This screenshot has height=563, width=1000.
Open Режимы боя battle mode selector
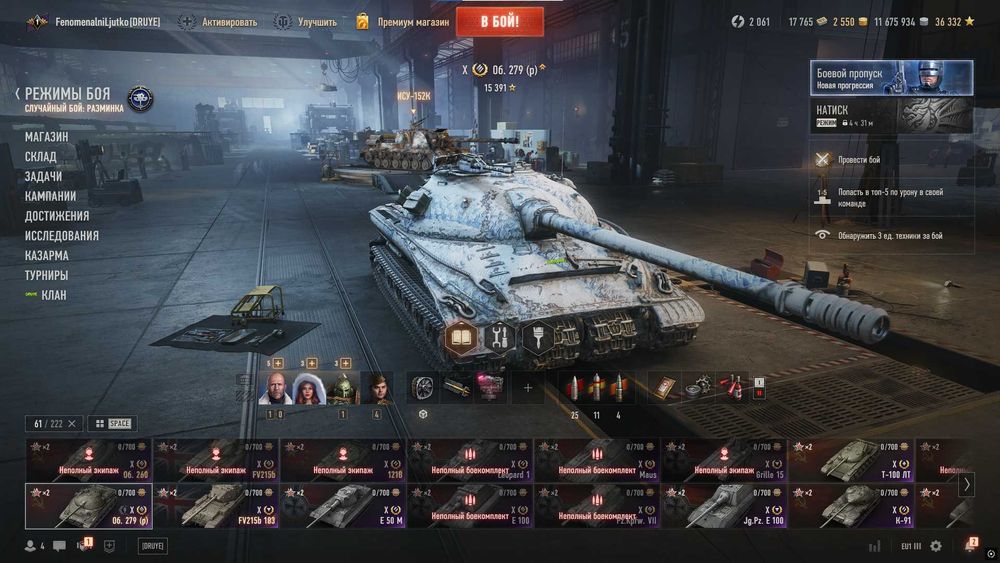[66, 93]
